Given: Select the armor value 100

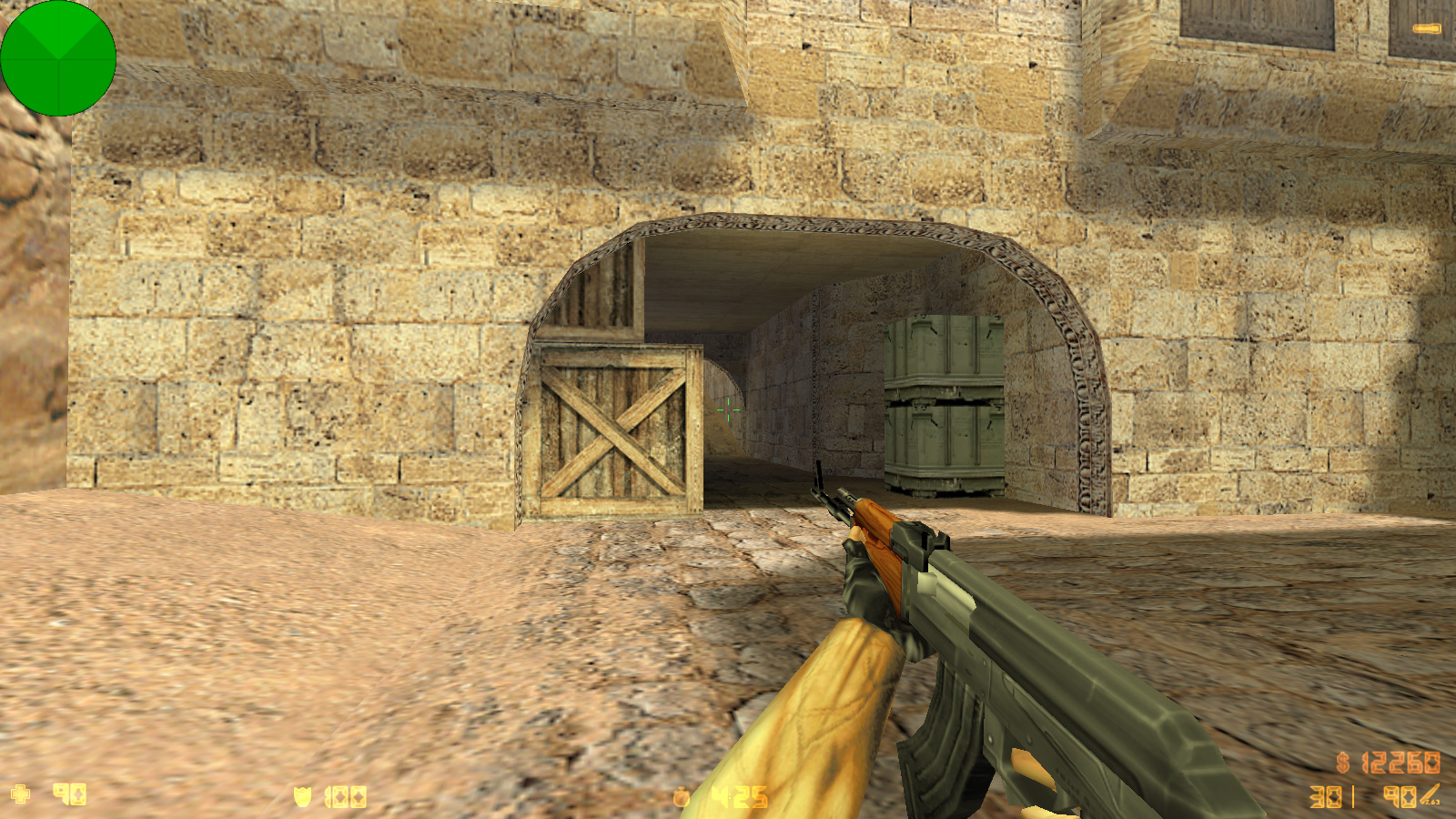Looking at the screenshot, I should (344, 793).
